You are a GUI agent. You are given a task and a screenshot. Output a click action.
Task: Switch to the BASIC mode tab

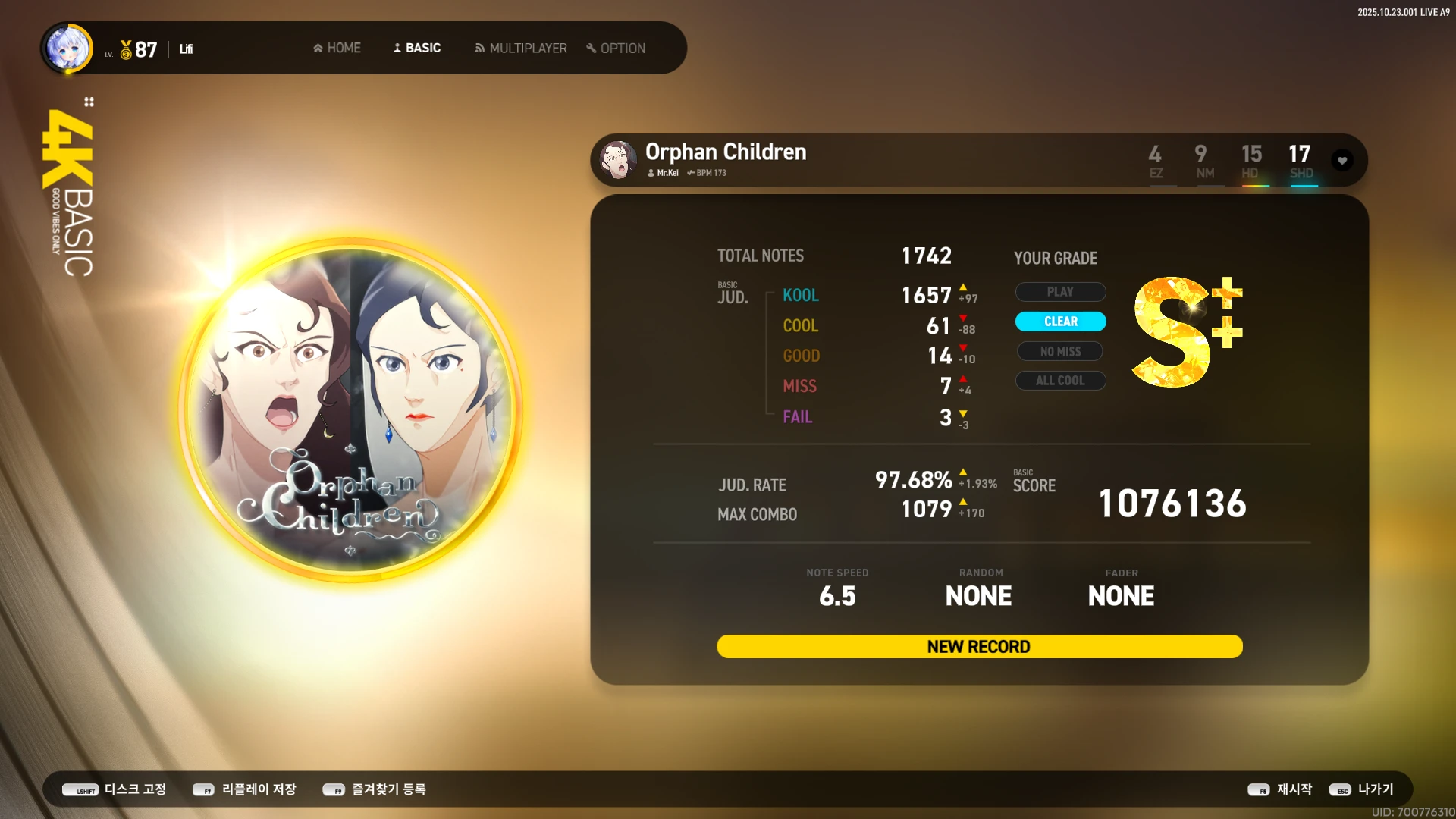point(416,48)
